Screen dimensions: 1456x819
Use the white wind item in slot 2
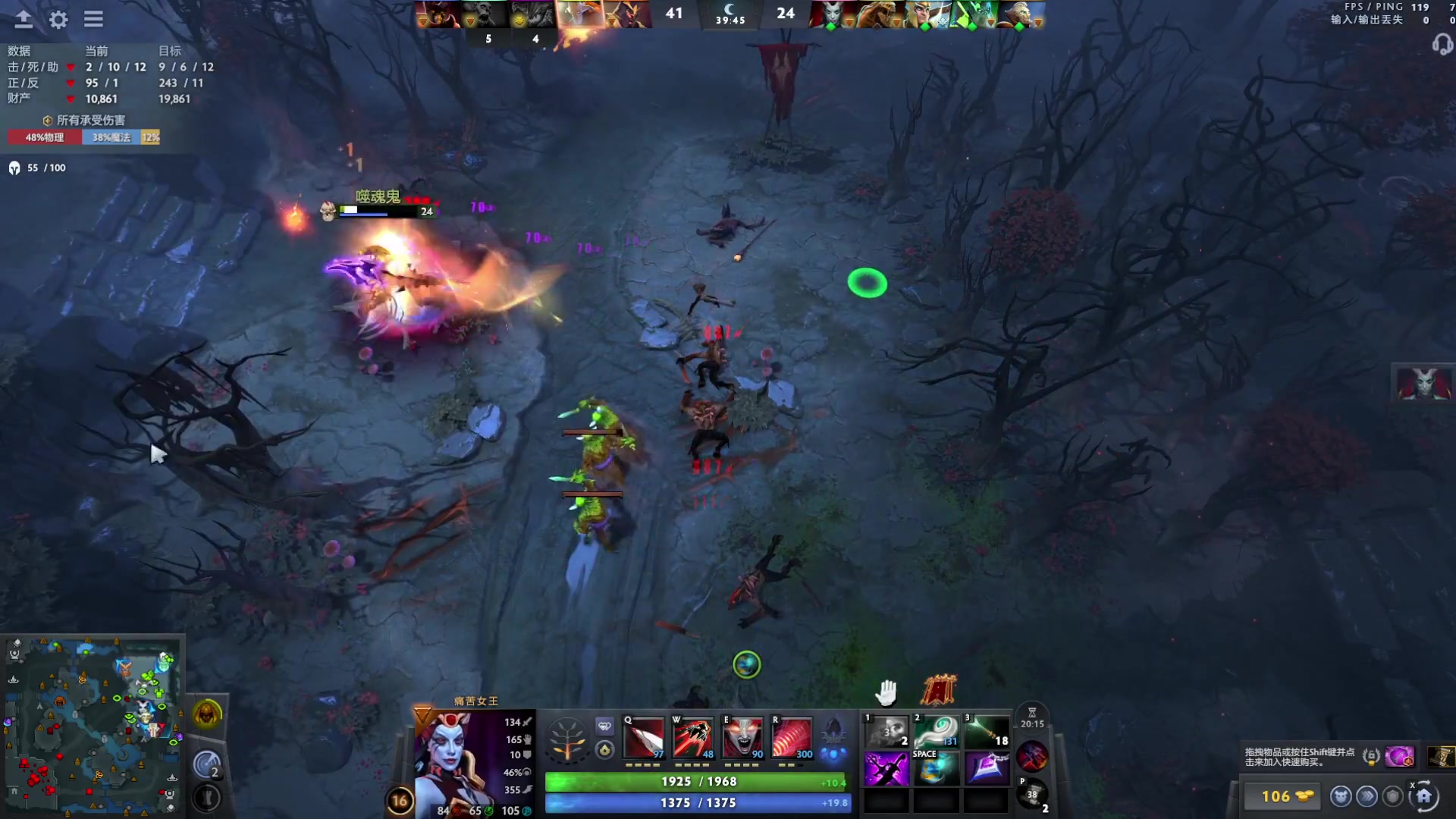coord(936,732)
